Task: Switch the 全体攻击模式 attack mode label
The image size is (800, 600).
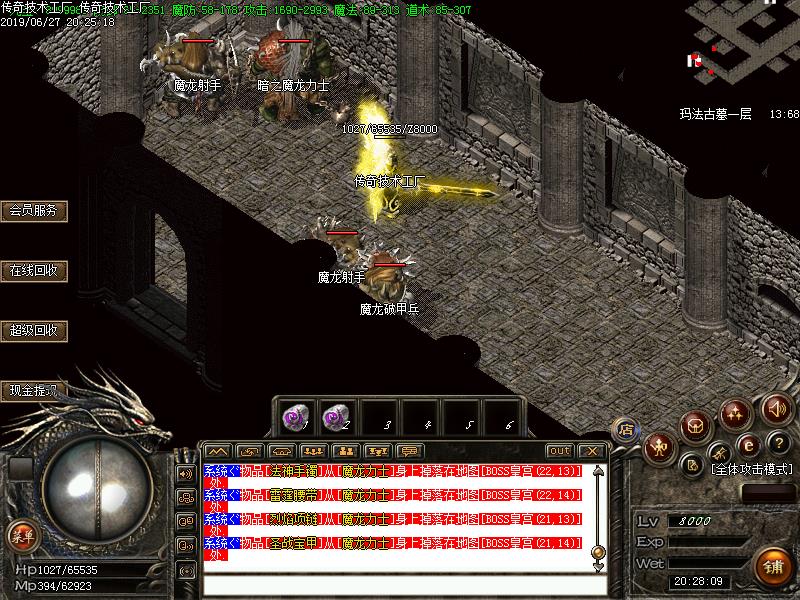Action: pos(750,468)
